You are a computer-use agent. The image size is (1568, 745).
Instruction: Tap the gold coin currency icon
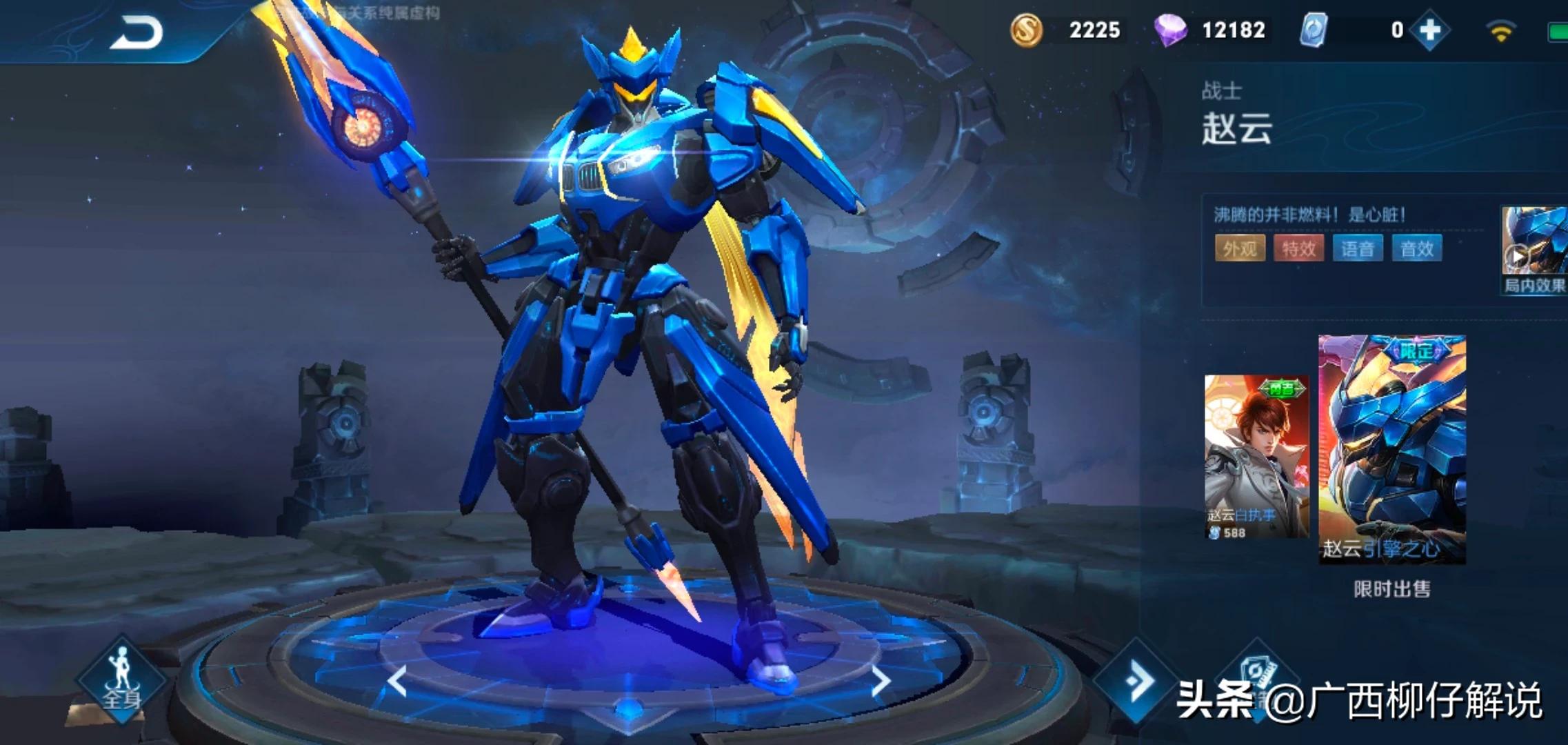click(x=1026, y=30)
